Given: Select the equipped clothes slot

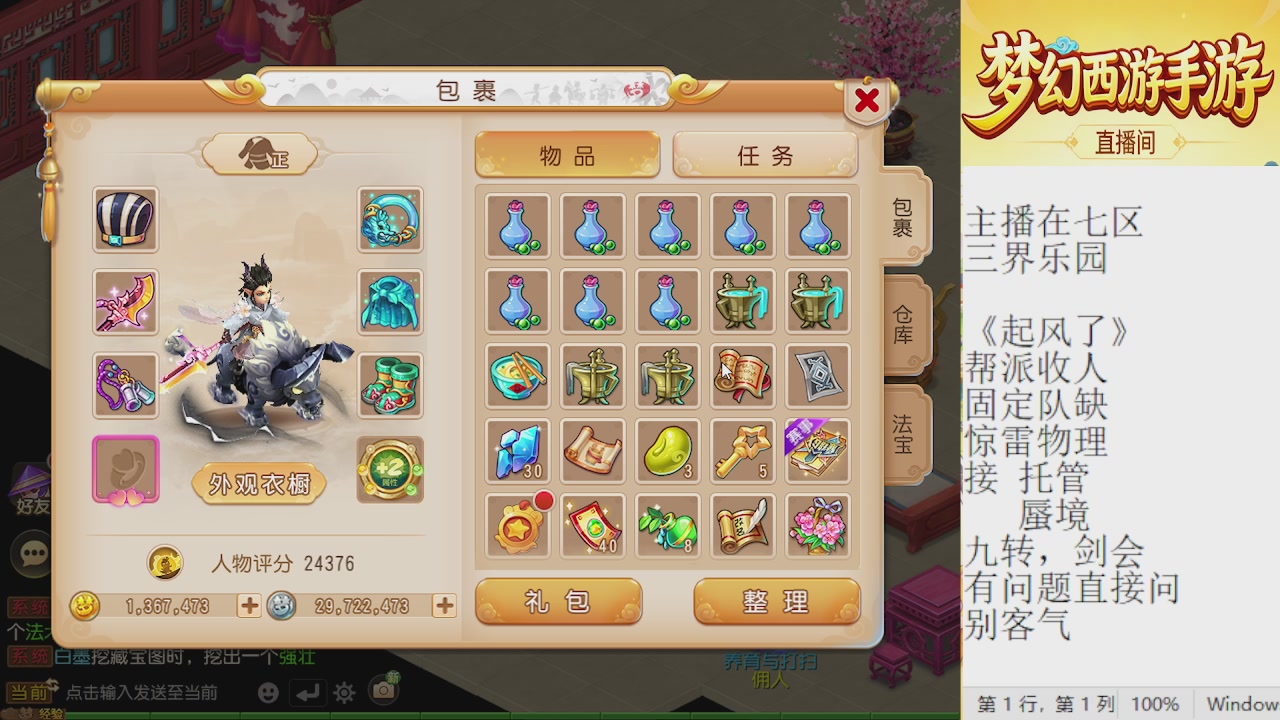Looking at the screenshot, I should pos(390,303).
